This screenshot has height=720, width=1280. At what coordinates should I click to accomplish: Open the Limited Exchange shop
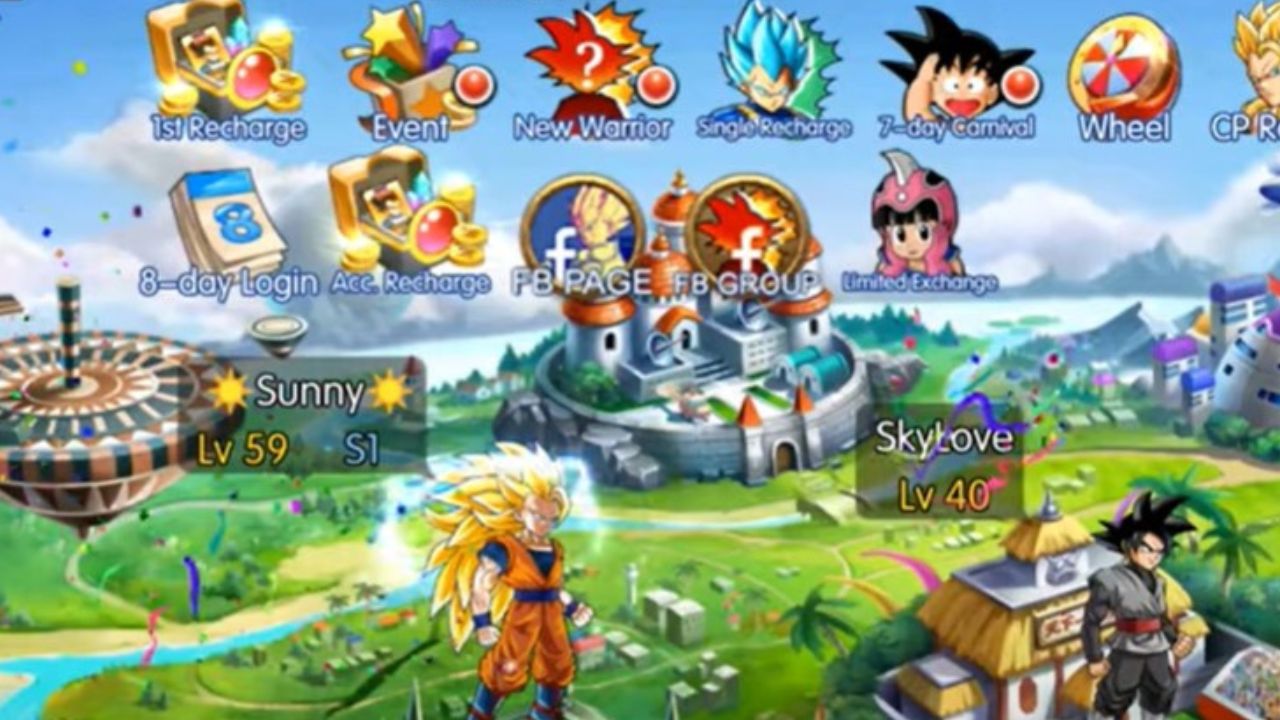[x=910, y=220]
